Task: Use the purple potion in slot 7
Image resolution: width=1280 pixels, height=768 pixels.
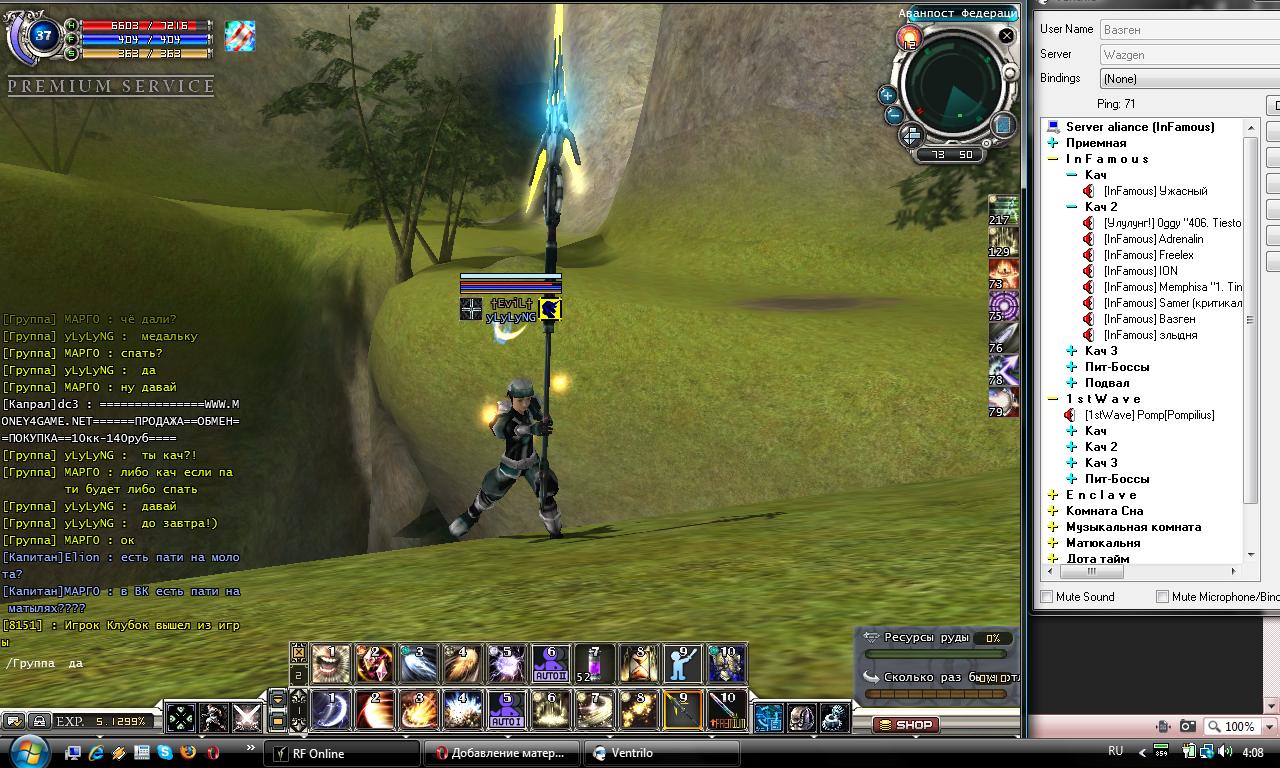Action: click(595, 664)
